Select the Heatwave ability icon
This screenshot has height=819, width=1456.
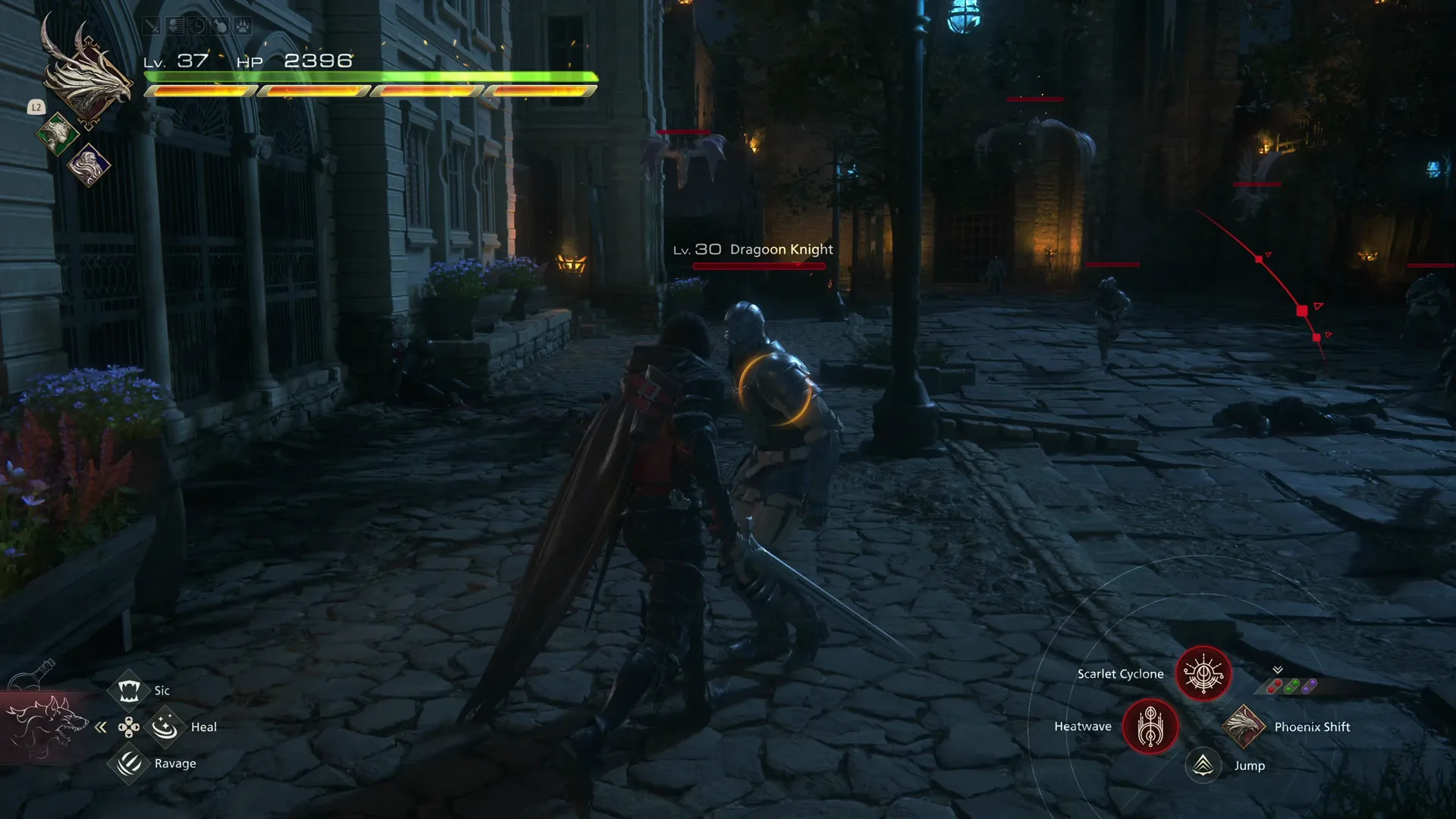click(1152, 726)
